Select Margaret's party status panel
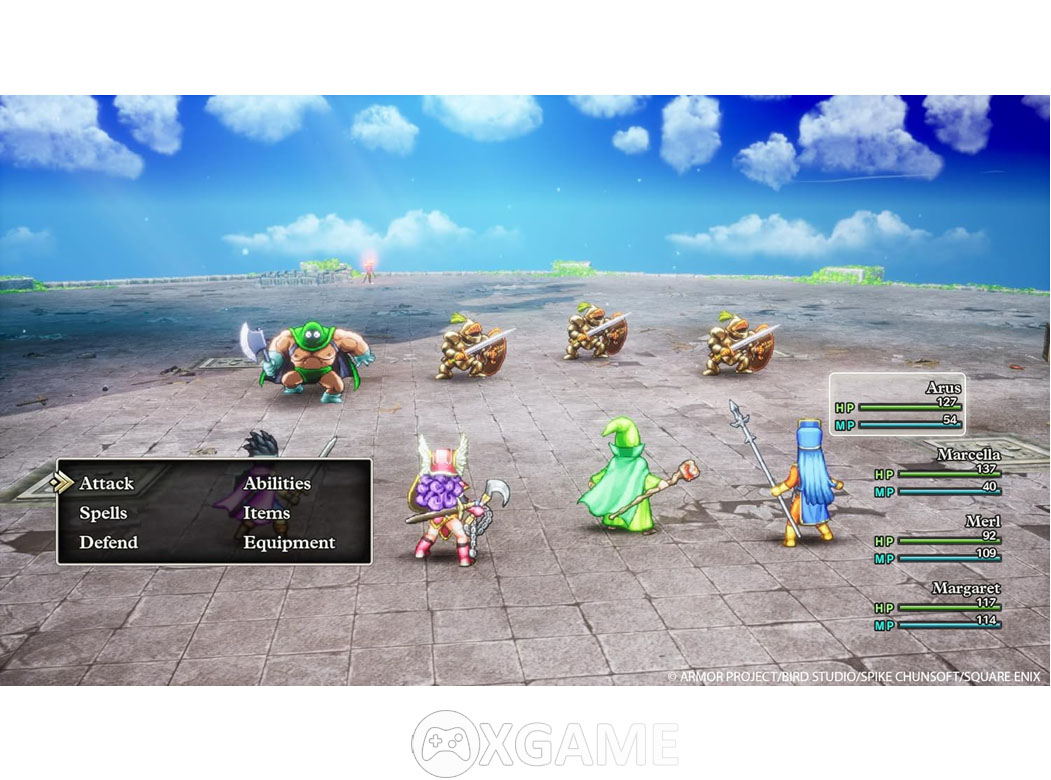 937,606
